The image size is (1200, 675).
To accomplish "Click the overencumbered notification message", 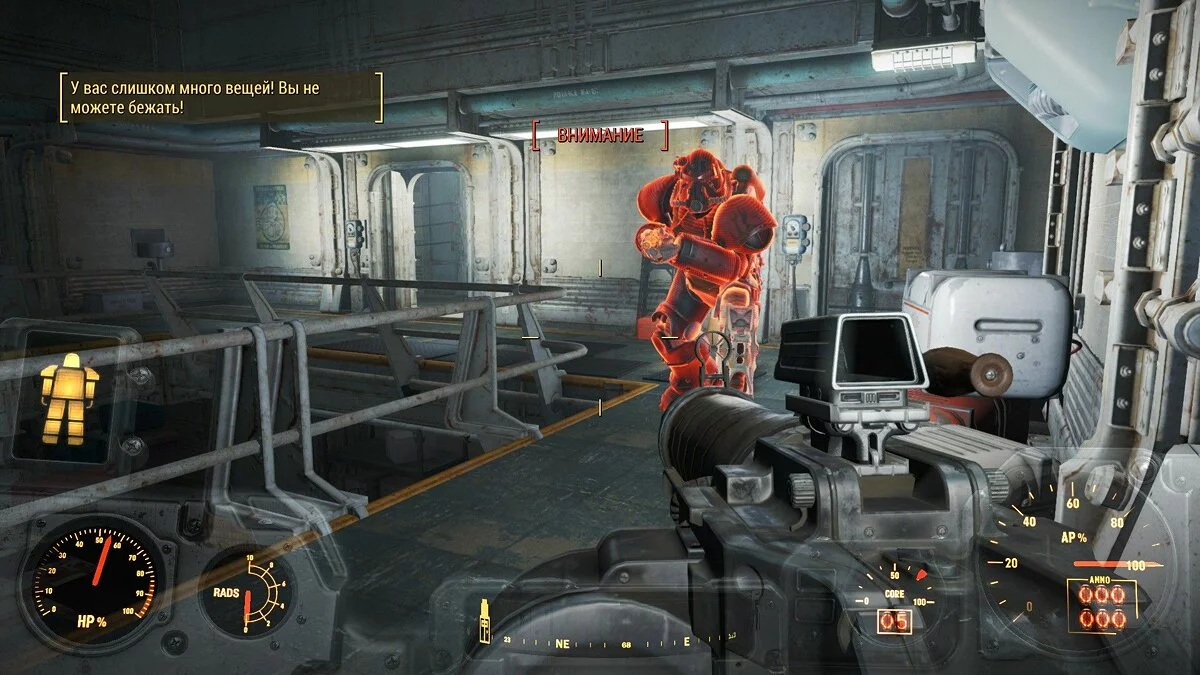I will [x=221, y=97].
